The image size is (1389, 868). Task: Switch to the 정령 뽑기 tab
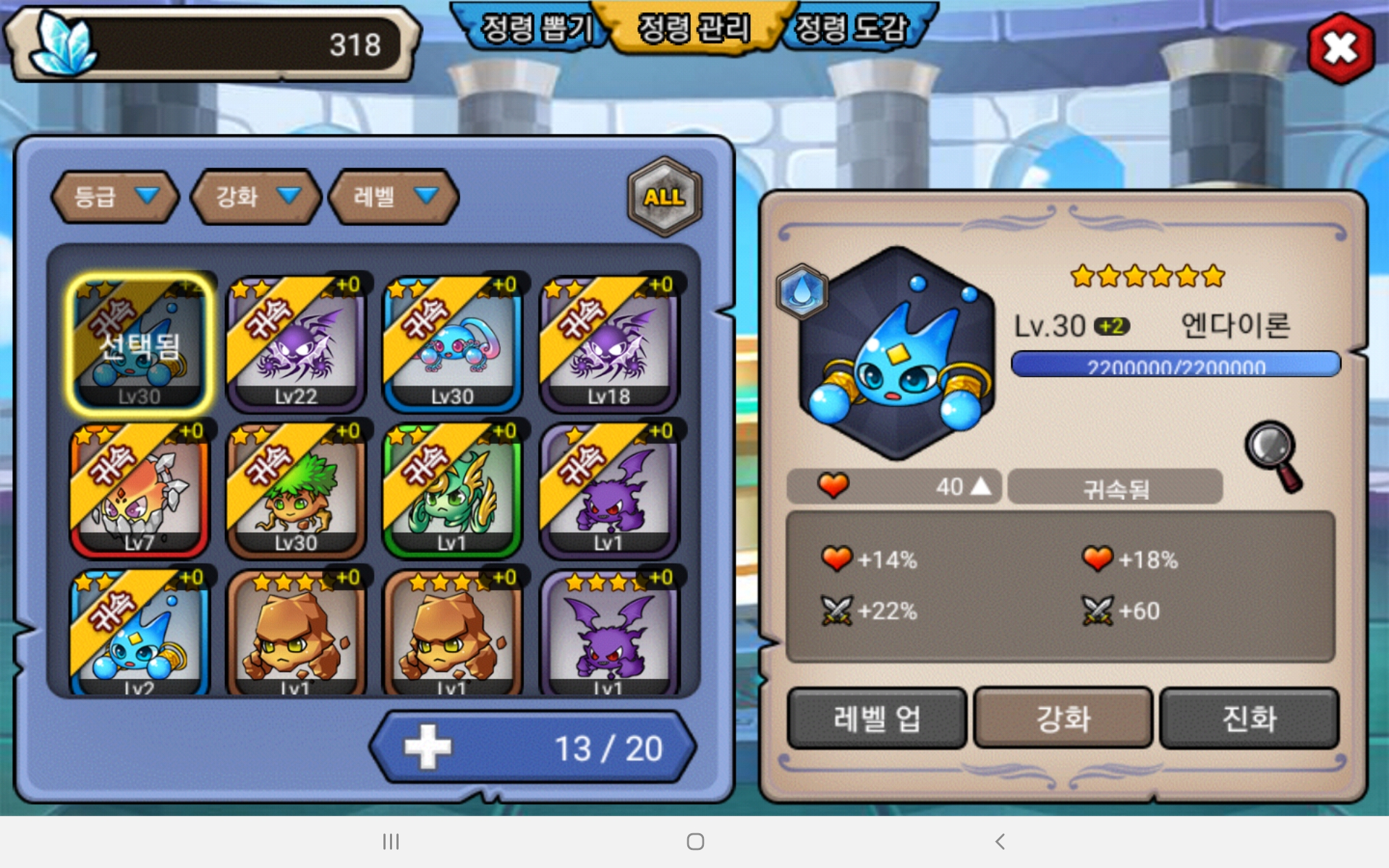click(534, 29)
